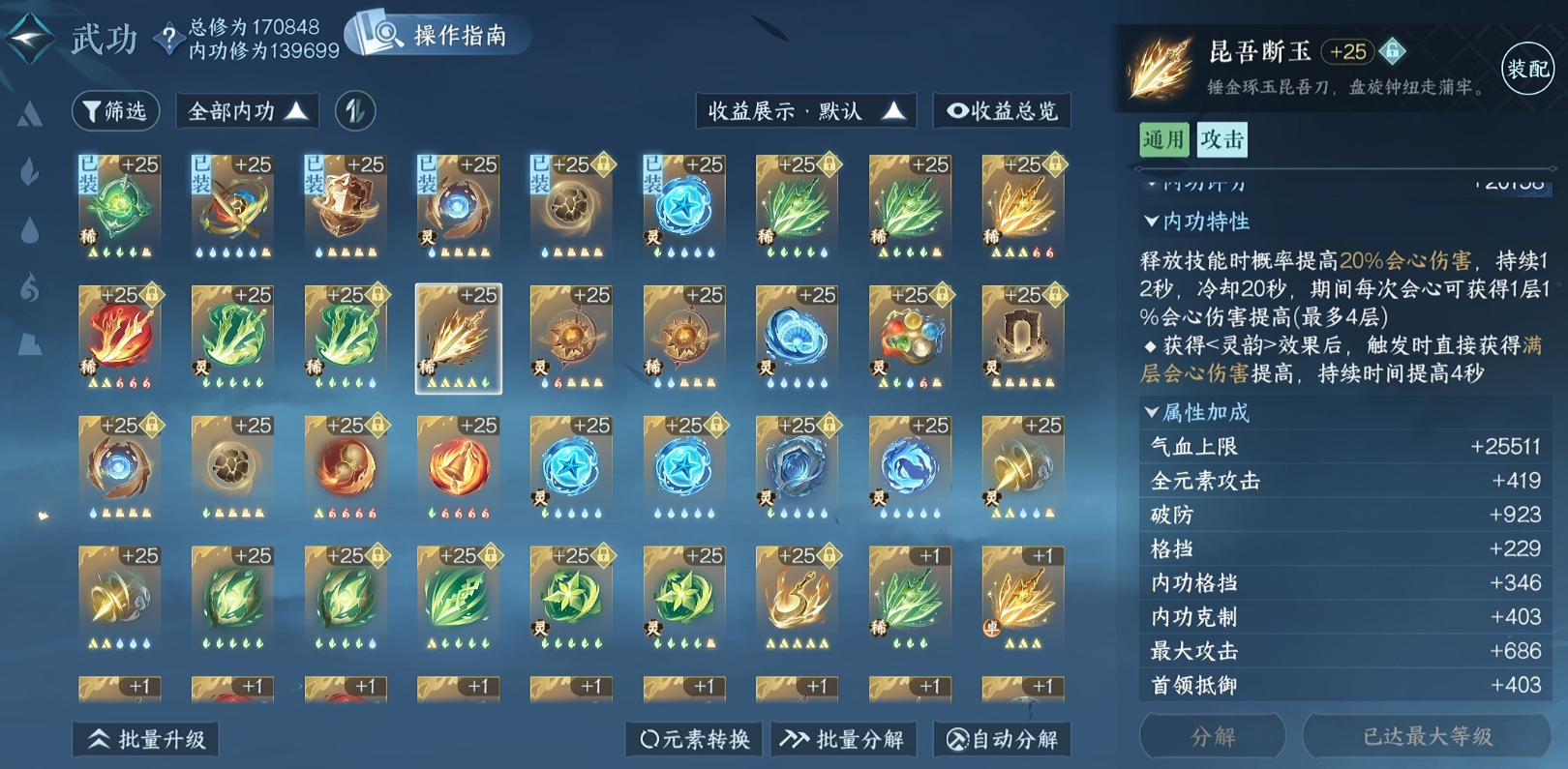
Task: Select the highlighted 昆吾断玉 card in the grid
Action: 457,337
